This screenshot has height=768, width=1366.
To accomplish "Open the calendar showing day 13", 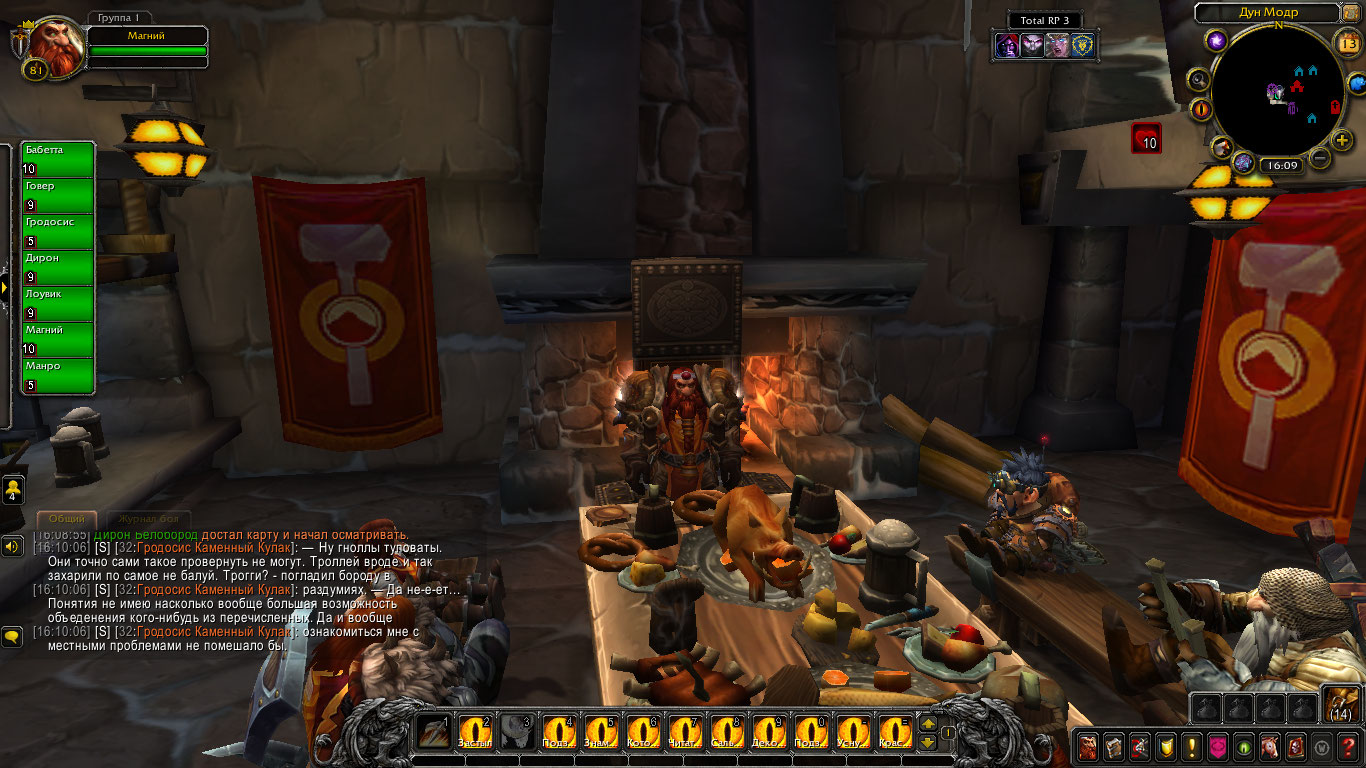I will pos(1347,42).
